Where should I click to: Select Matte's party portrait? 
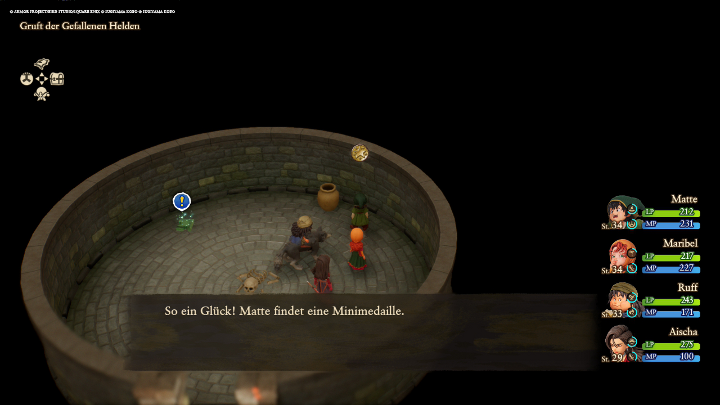click(621, 211)
